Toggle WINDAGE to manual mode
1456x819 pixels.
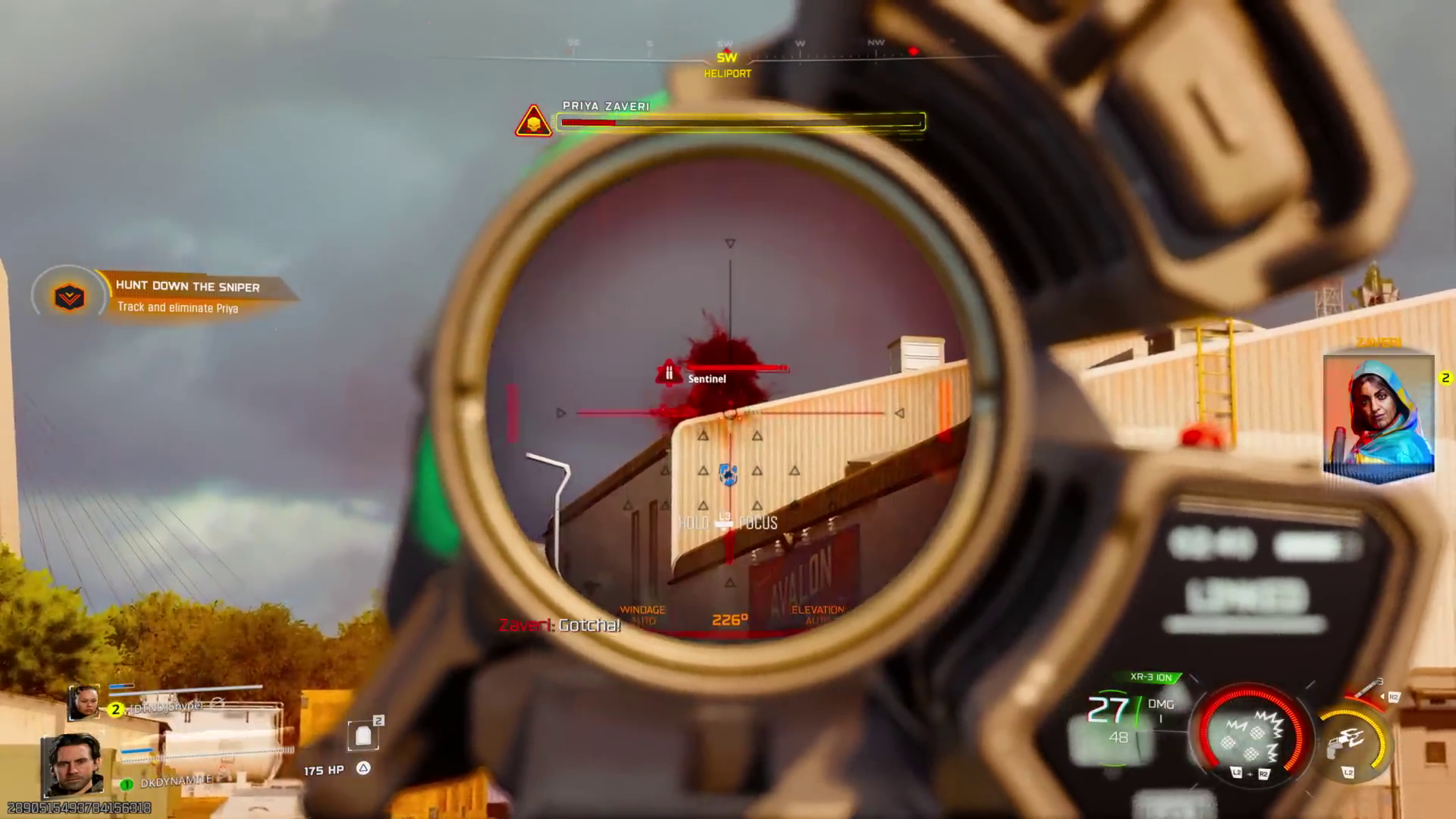click(x=642, y=614)
